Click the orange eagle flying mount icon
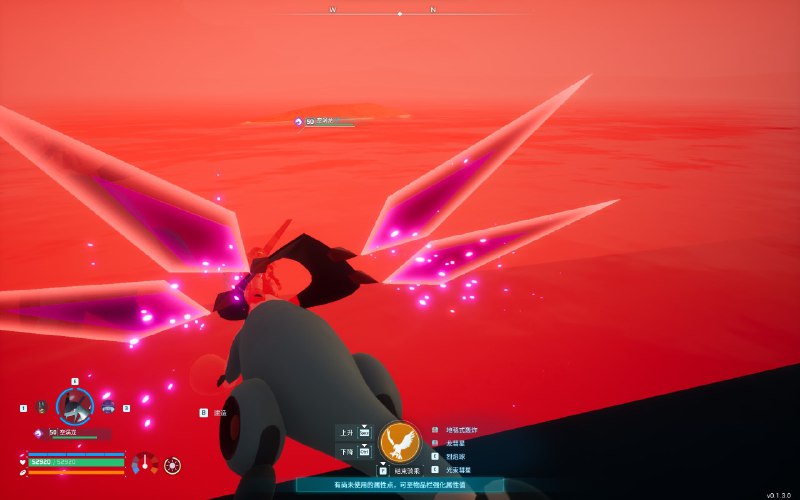This screenshot has height=500, width=800. tap(400, 442)
